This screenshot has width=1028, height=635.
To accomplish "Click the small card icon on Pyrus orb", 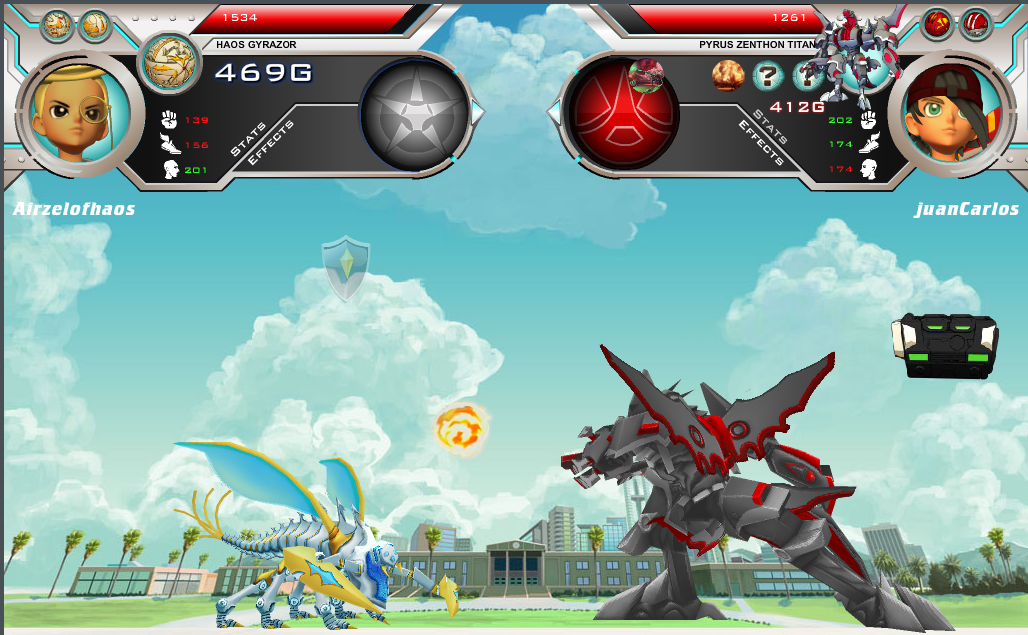I will point(646,74).
